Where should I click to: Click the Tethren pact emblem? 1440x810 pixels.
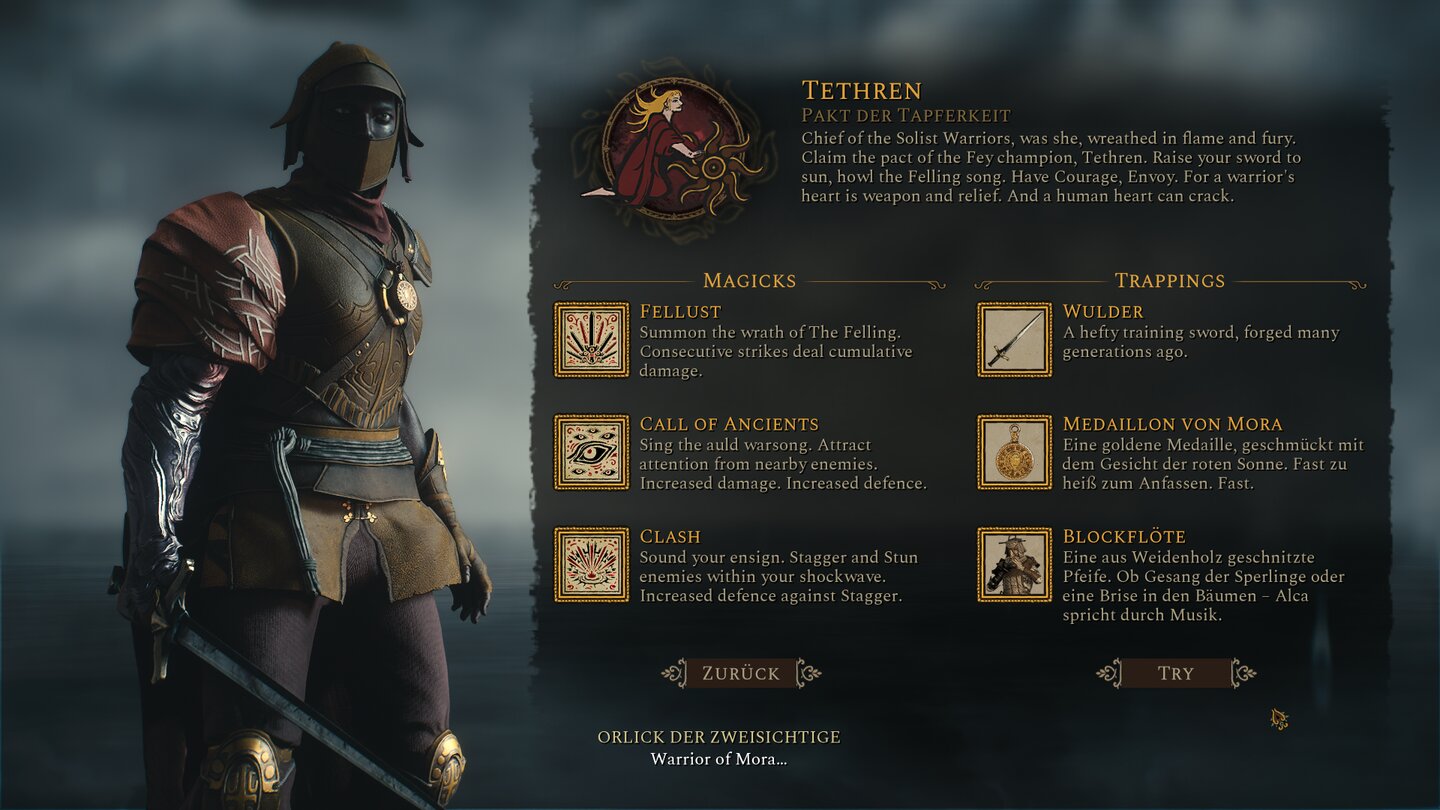tap(674, 149)
